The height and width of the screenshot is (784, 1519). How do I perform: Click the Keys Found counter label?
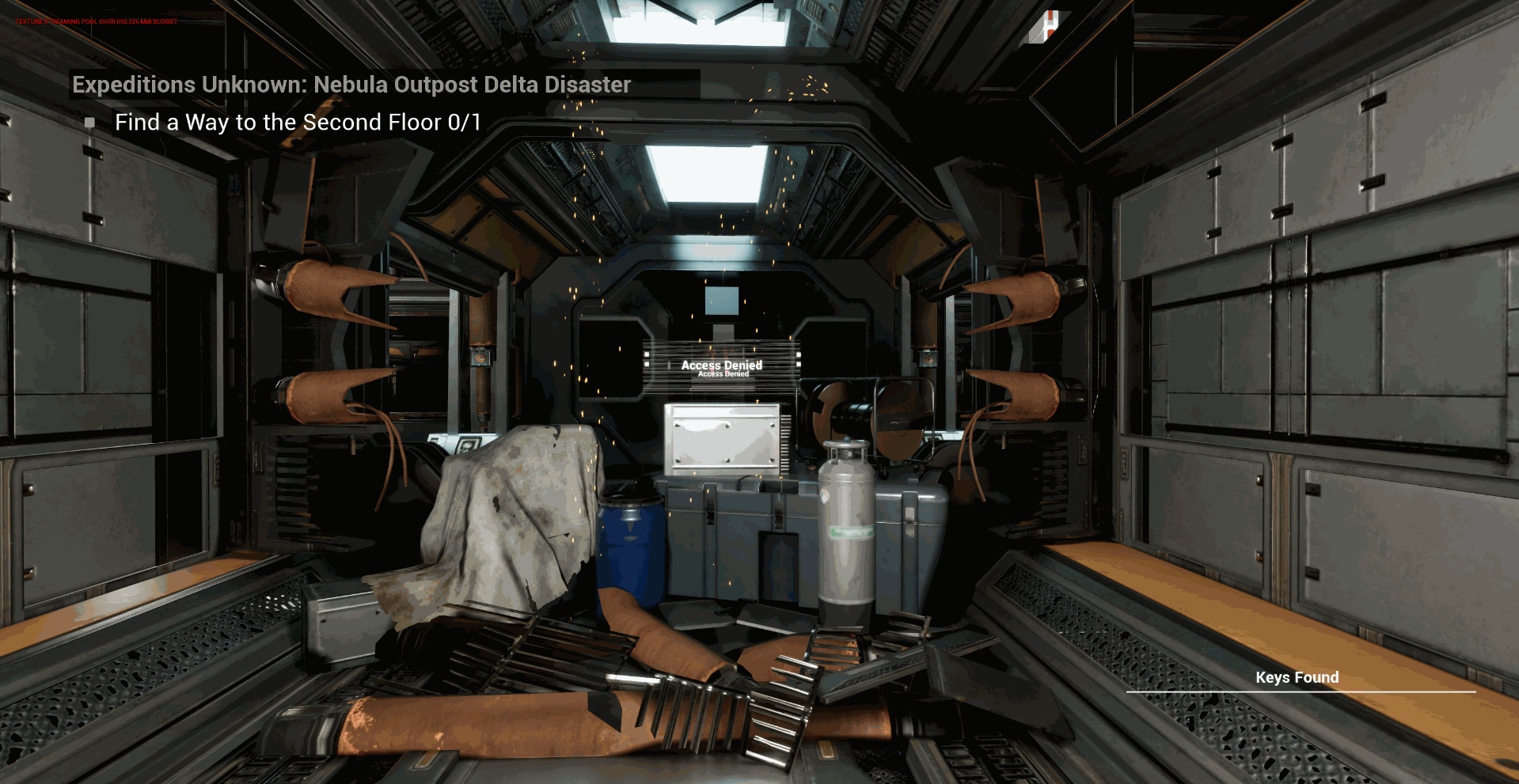pos(1297,677)
